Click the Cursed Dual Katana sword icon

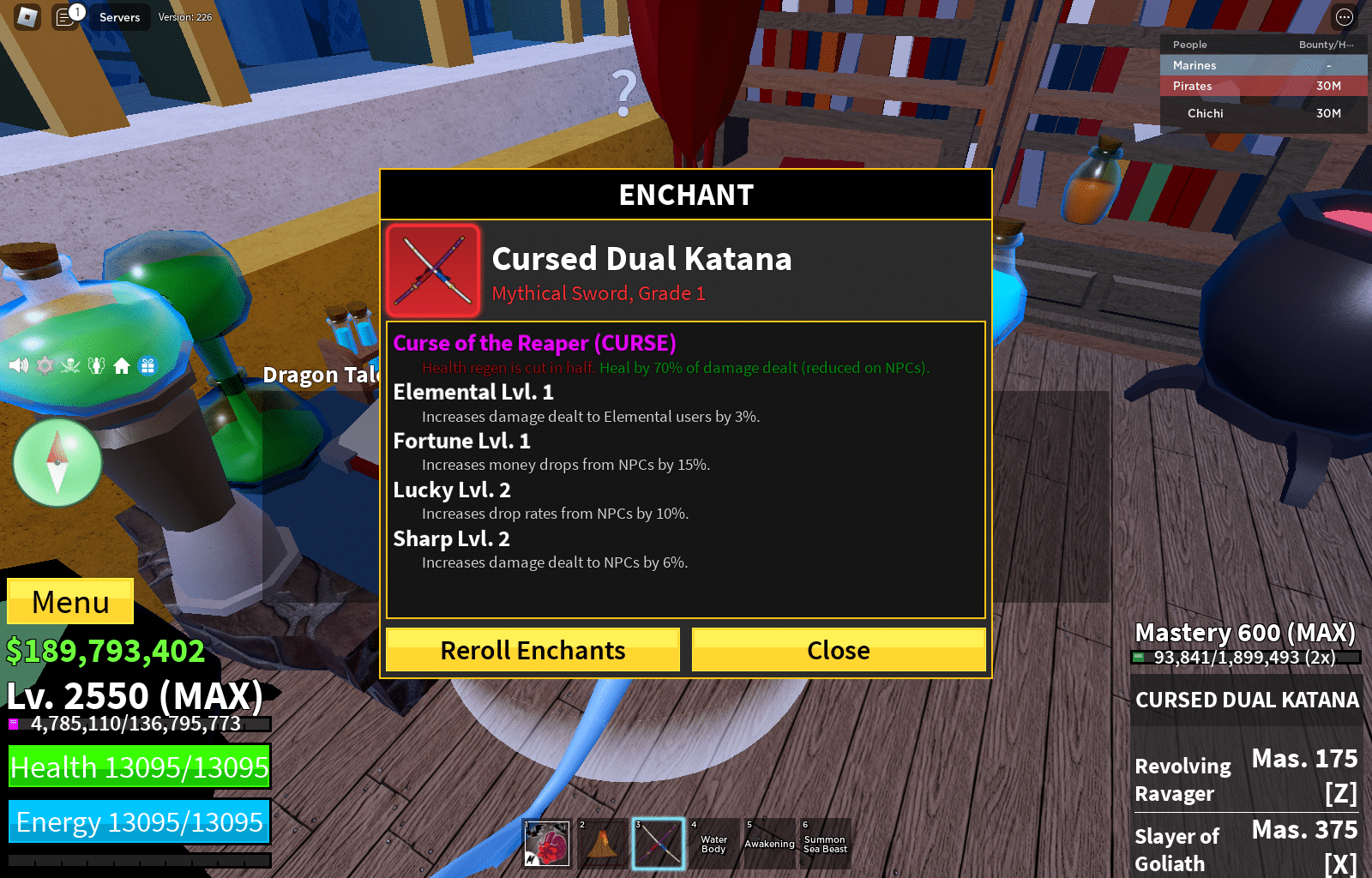(432, 271)
